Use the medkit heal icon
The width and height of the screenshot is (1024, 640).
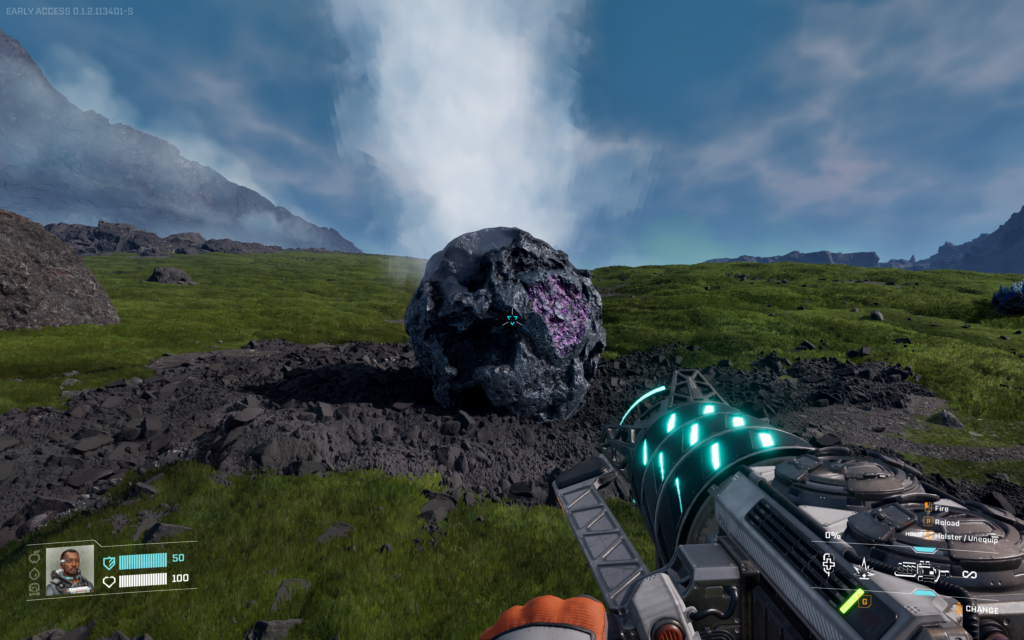(x=828, y=566)
